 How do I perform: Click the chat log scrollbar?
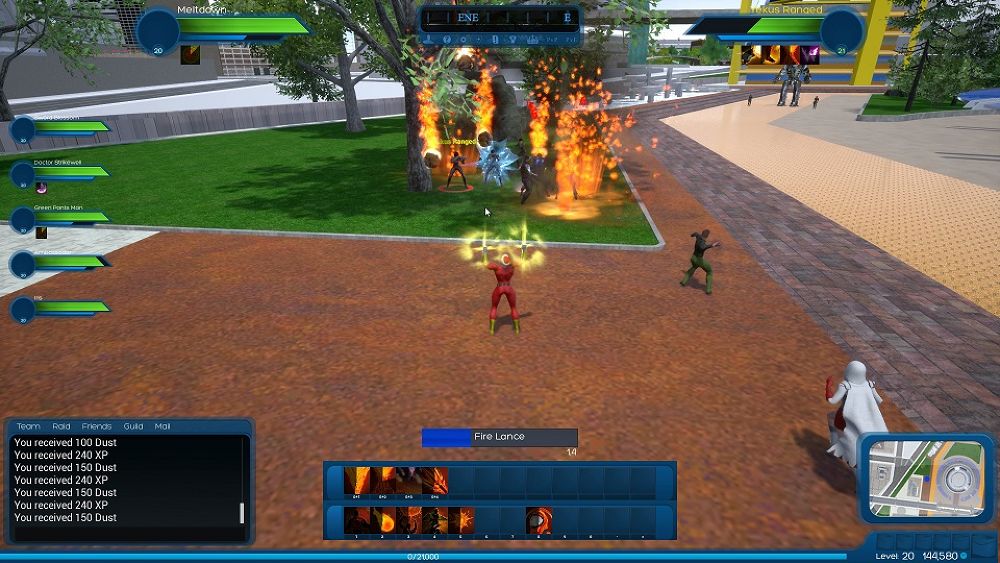[x=241, y=513]
